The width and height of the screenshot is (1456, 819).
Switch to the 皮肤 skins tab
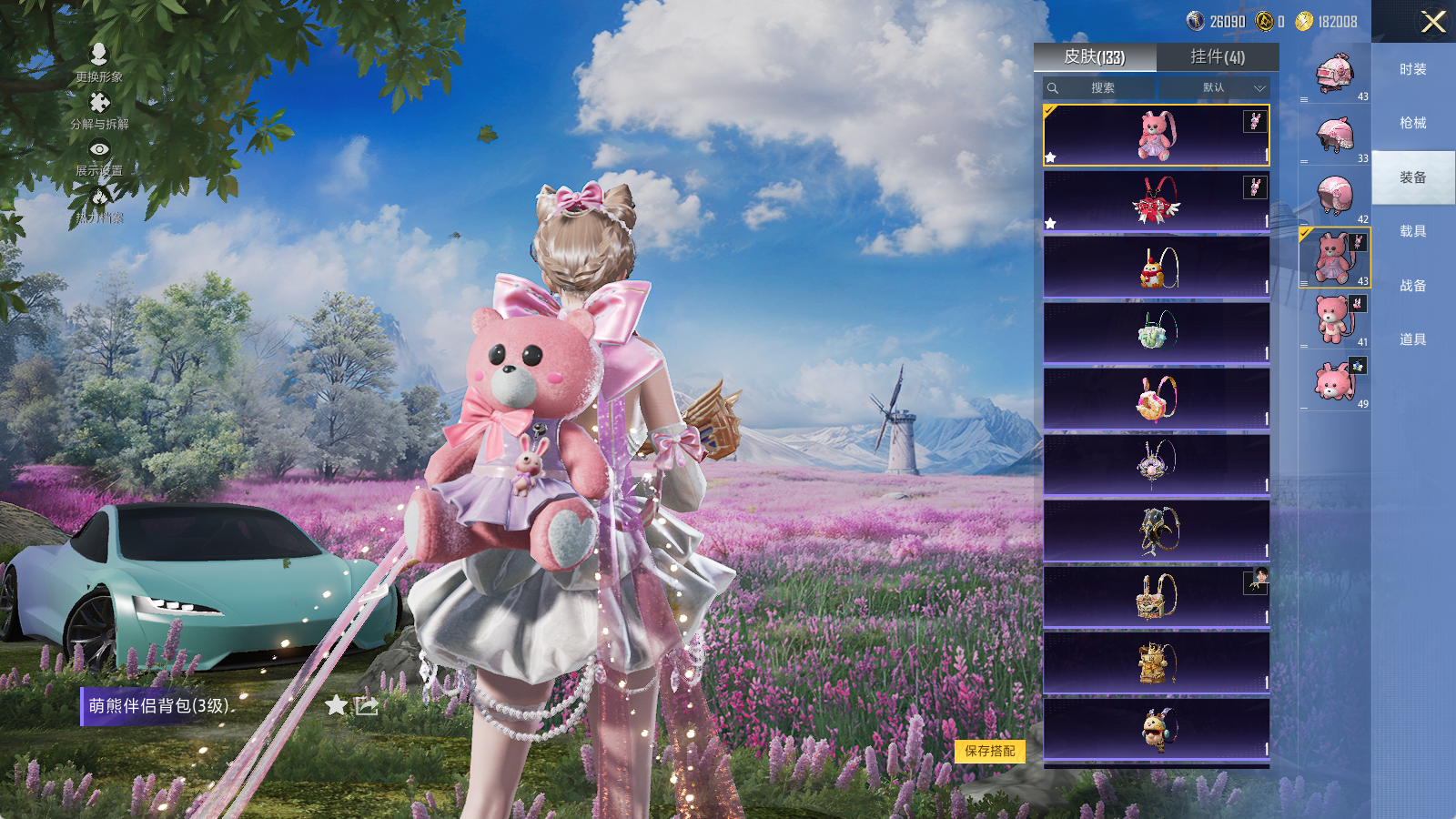coord(1095,57)
